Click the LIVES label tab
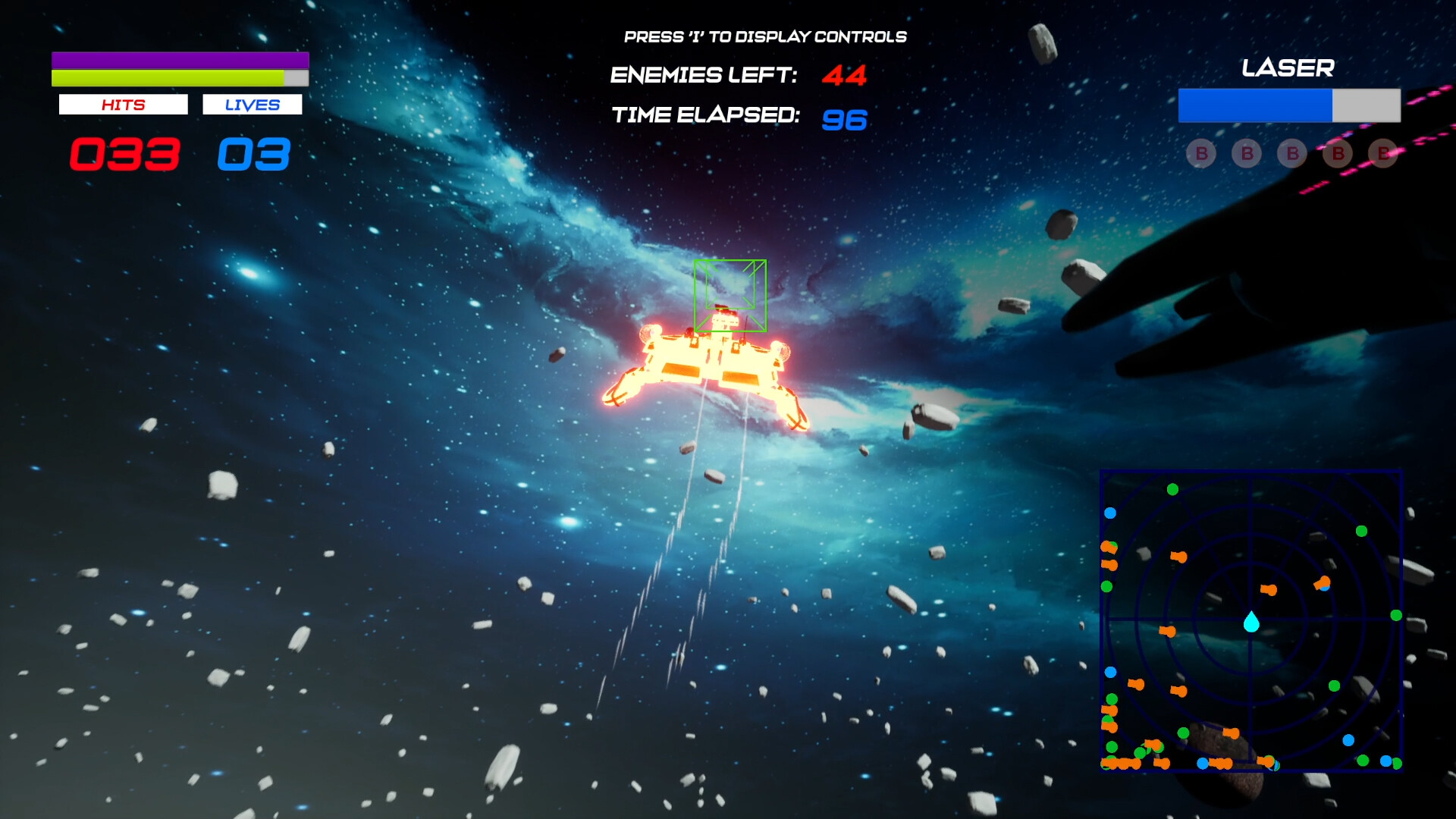 pyautogui.click(x=252, y=104)
